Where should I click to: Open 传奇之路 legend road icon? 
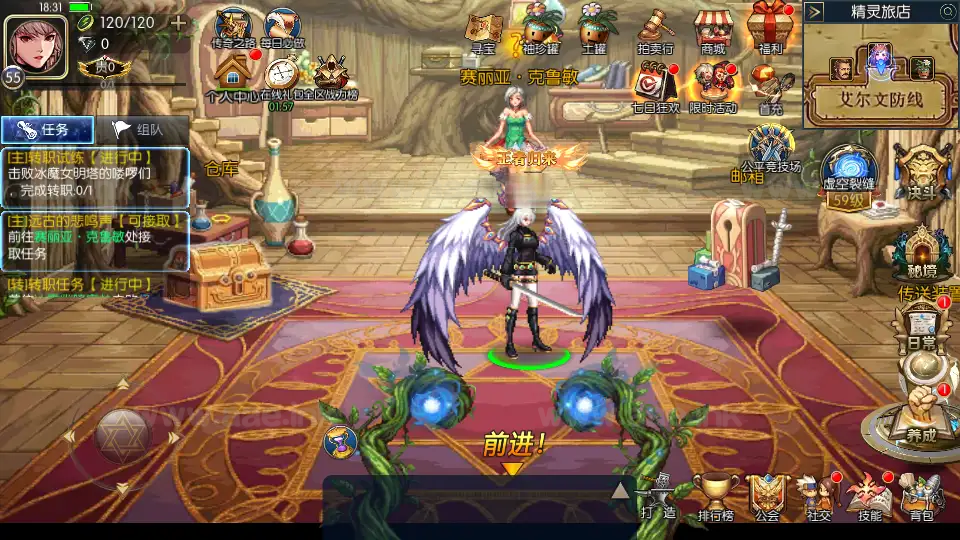(234, 28)
